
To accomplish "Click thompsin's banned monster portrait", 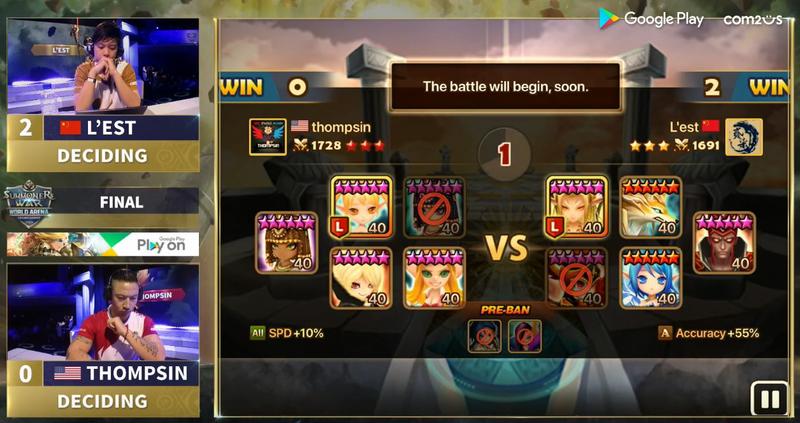I will tap(435, 208).
